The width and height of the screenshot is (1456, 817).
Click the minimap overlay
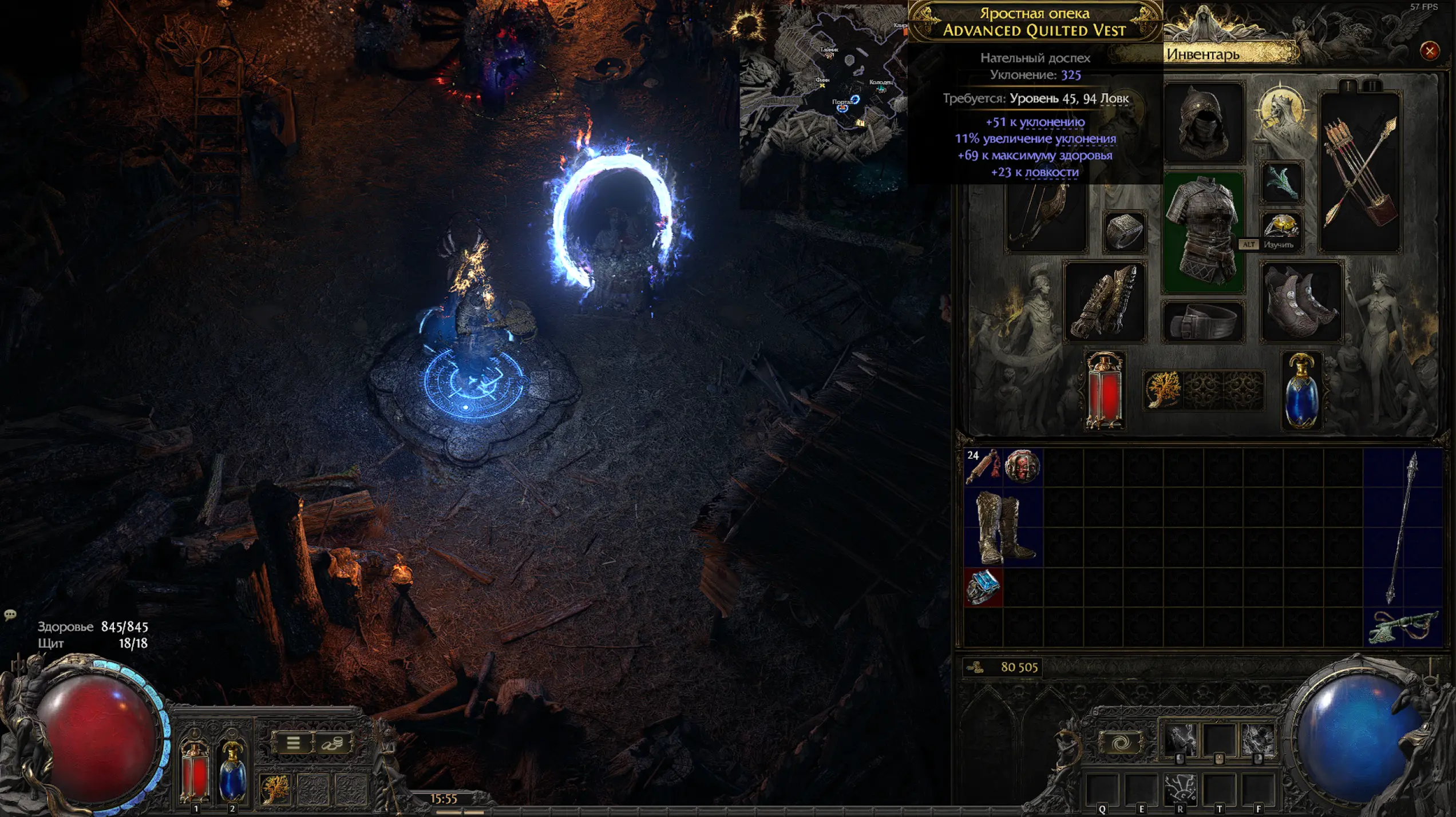point(824,86)
